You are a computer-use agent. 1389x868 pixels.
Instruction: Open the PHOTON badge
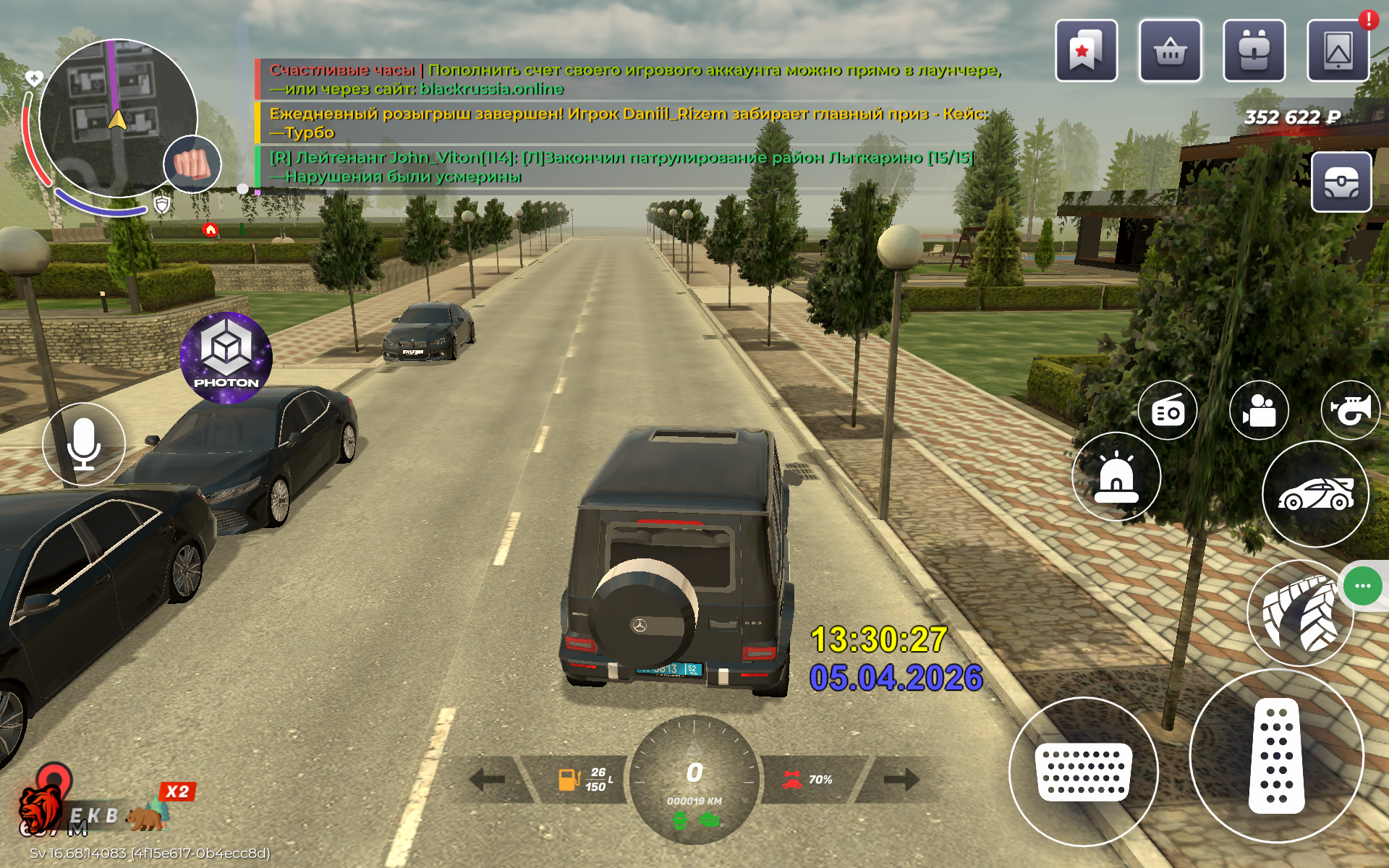tap(226, 358)
